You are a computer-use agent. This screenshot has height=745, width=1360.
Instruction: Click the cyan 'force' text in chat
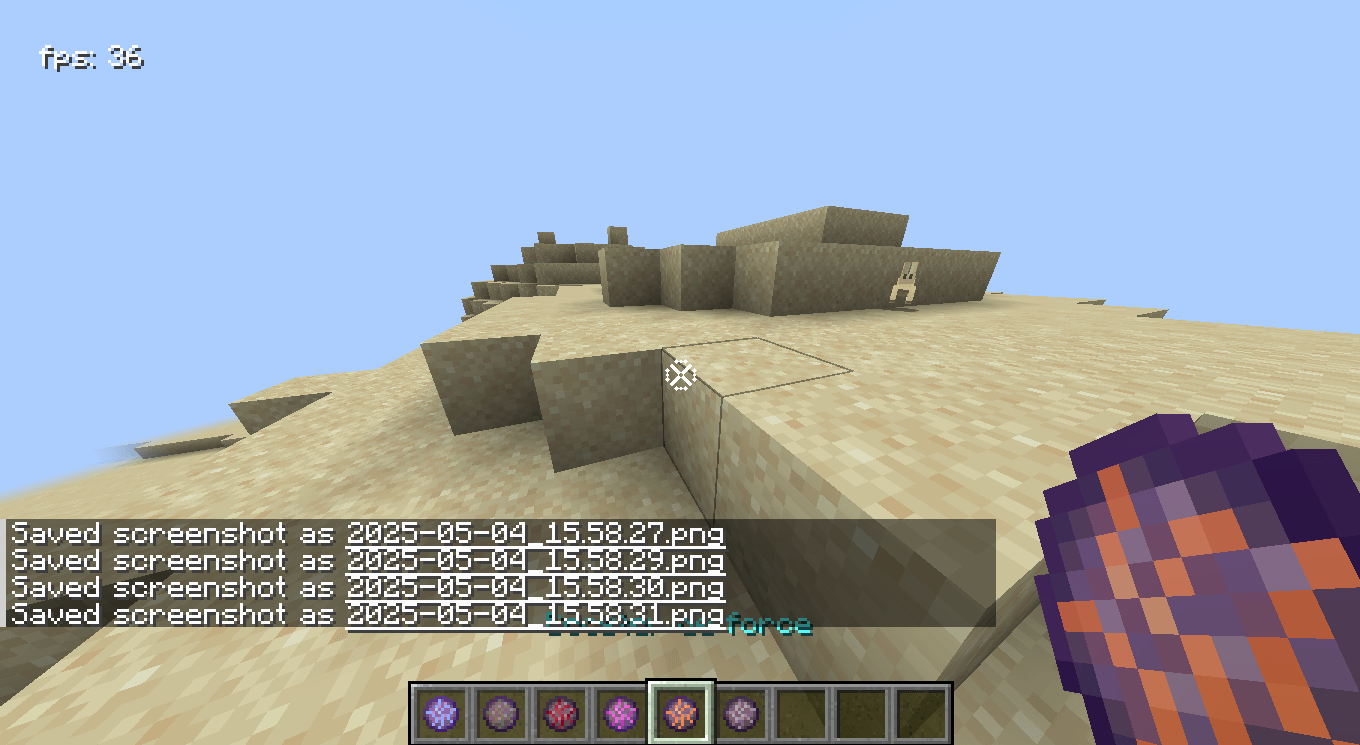point(769,625)
